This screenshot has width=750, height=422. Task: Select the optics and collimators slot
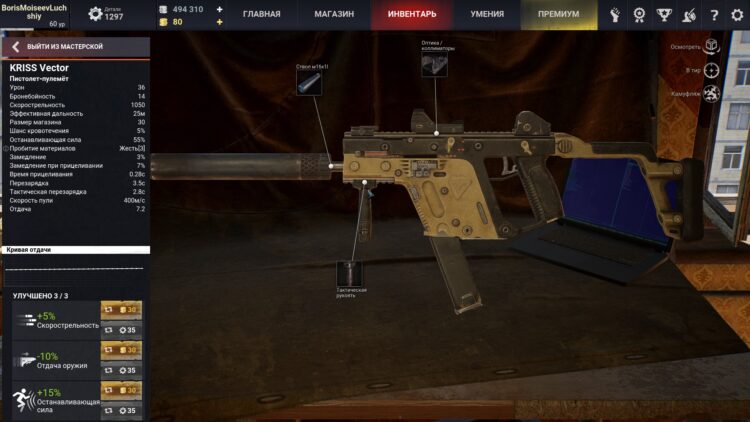point(434,65)
